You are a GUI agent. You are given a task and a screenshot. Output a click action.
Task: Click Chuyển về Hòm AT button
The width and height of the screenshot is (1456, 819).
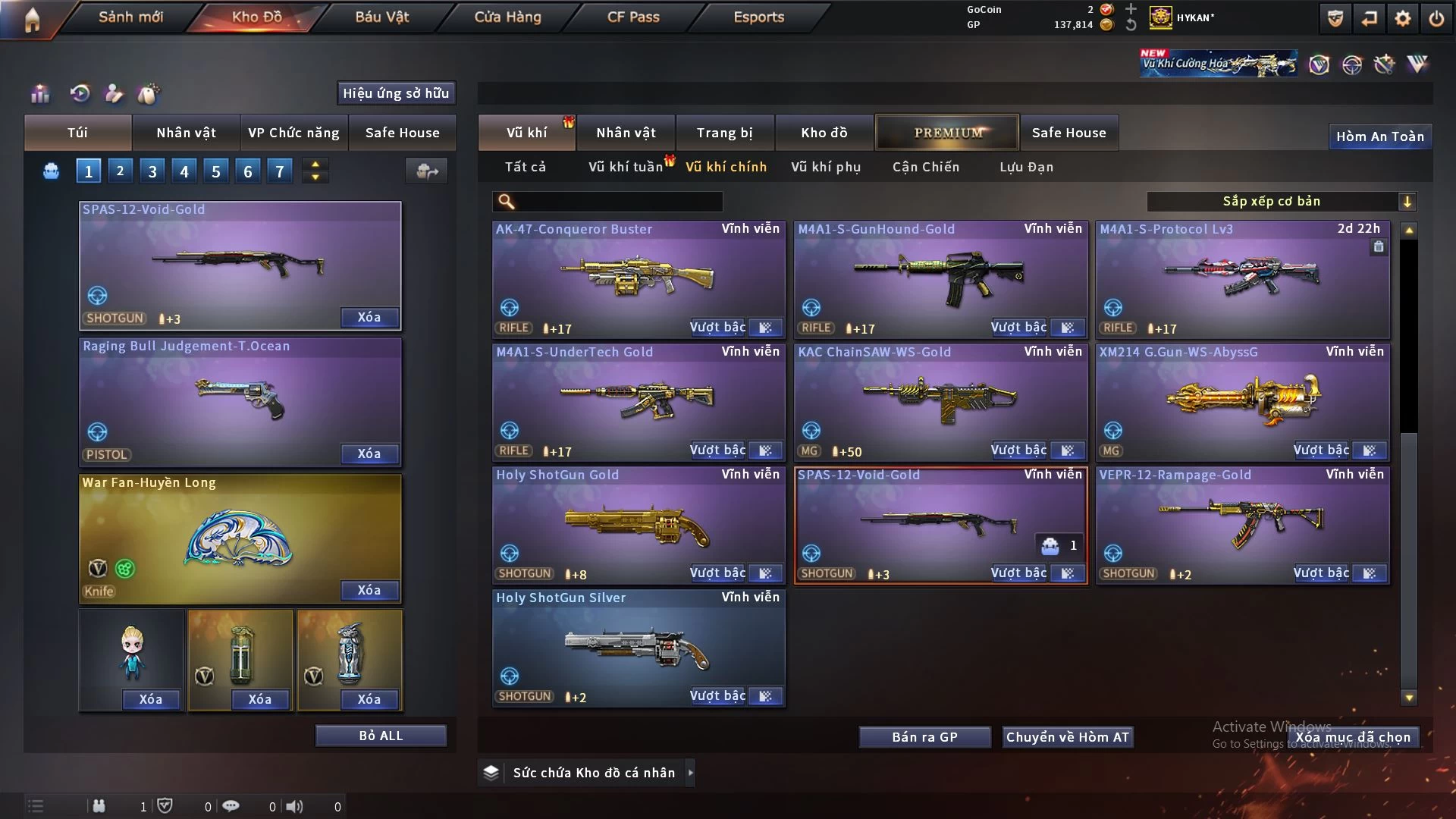pos(1067,737)
